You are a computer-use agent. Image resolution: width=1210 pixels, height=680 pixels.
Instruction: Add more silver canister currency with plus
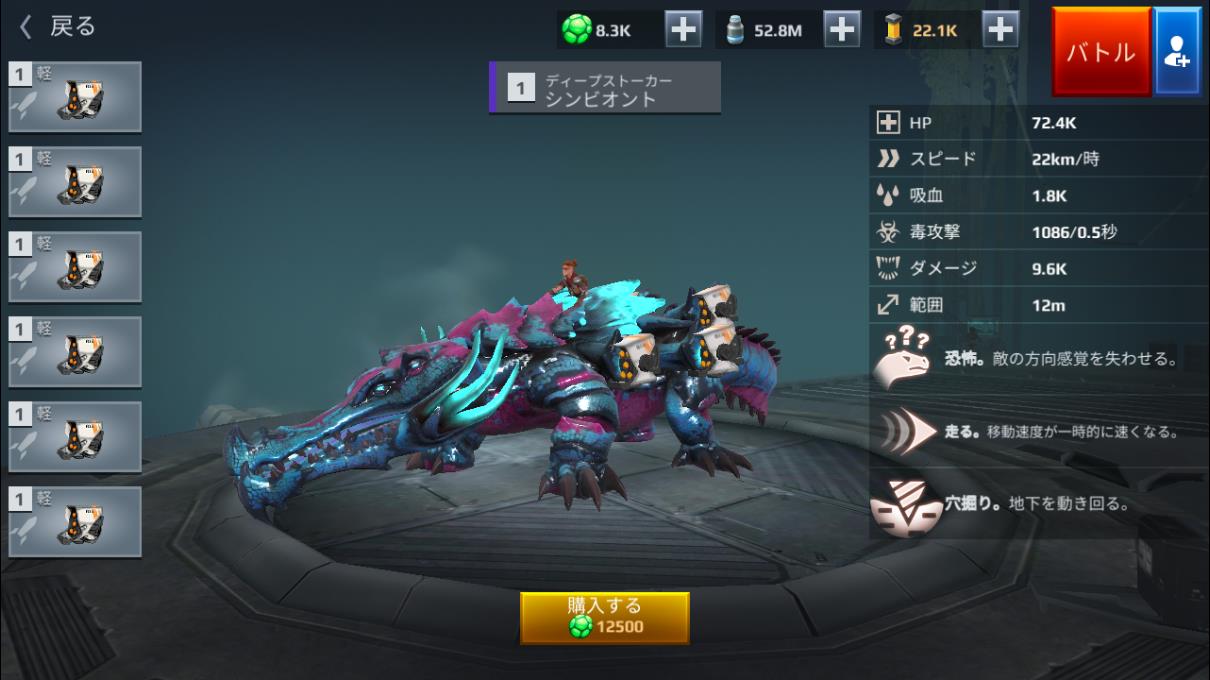point(843,30)
